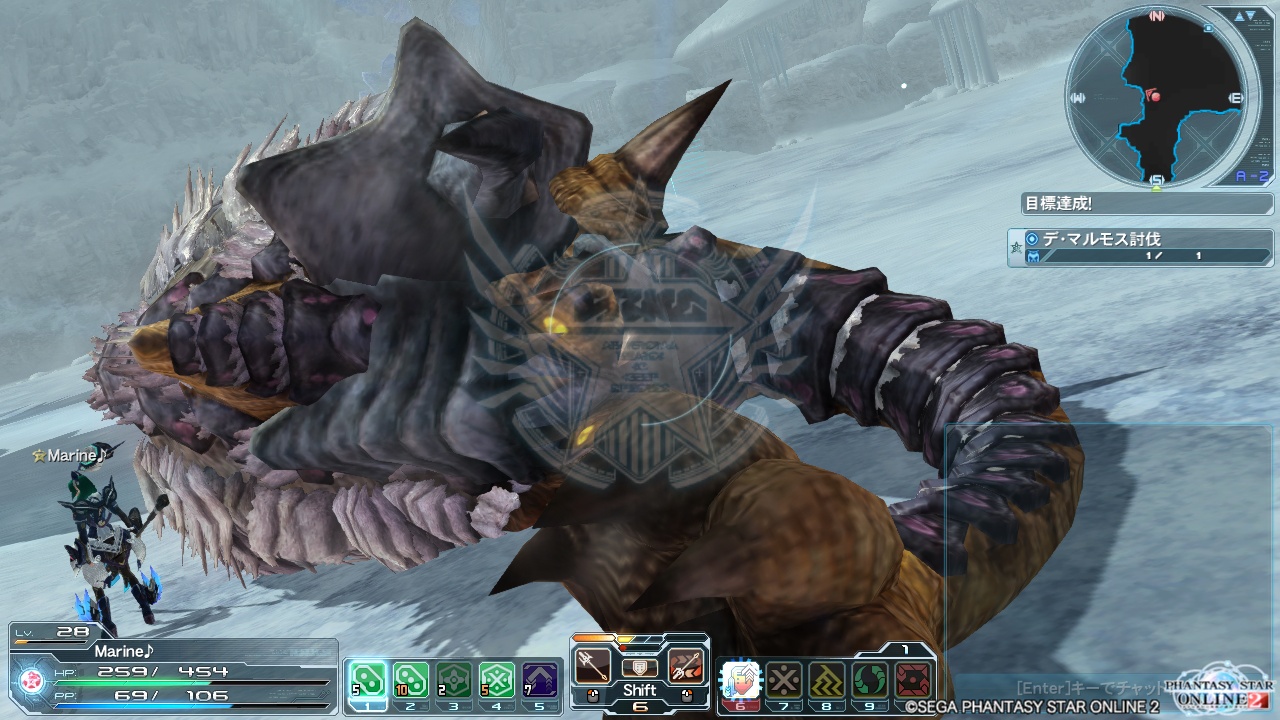Activate the yellow zigzag skill in slot 8

click(x=826, y=680)
